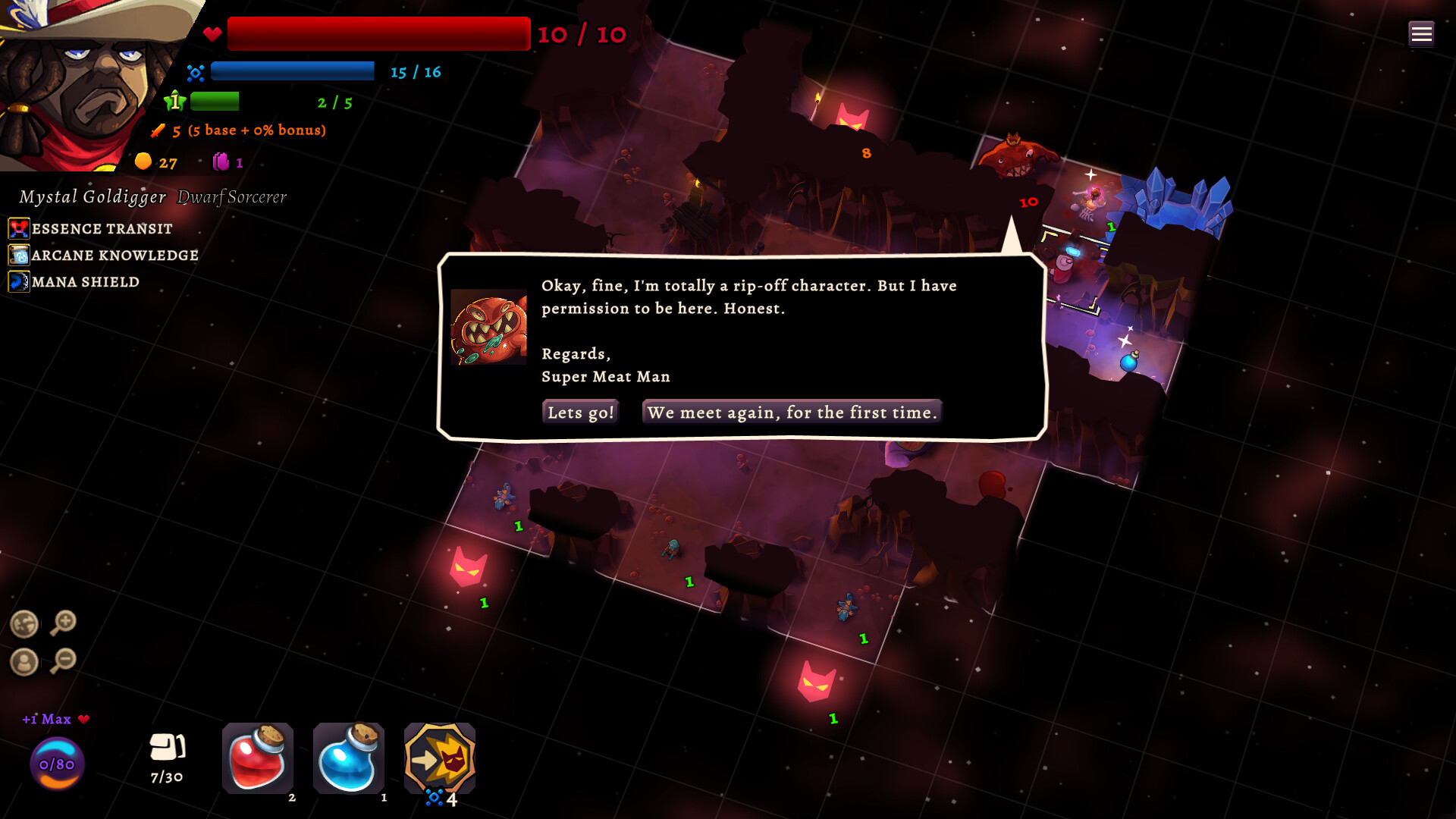Click the purple loot bag icon

click(221, 162)
